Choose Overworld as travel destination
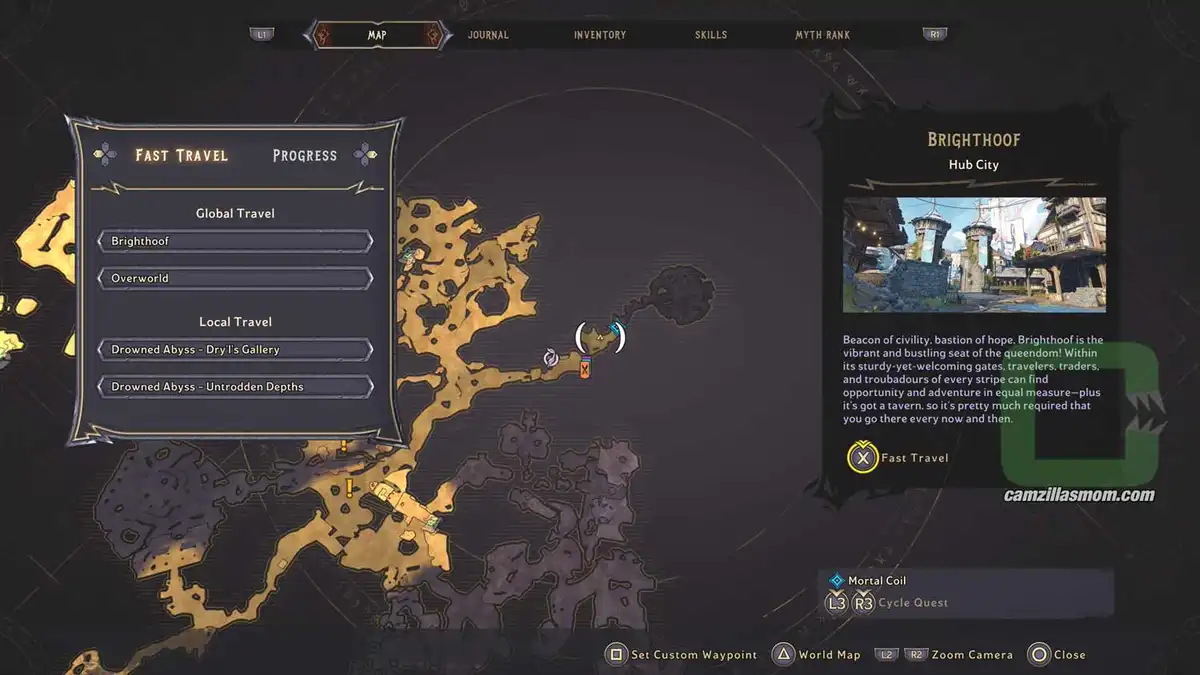This screenshot has height=675, width=1200. [236, 278]
